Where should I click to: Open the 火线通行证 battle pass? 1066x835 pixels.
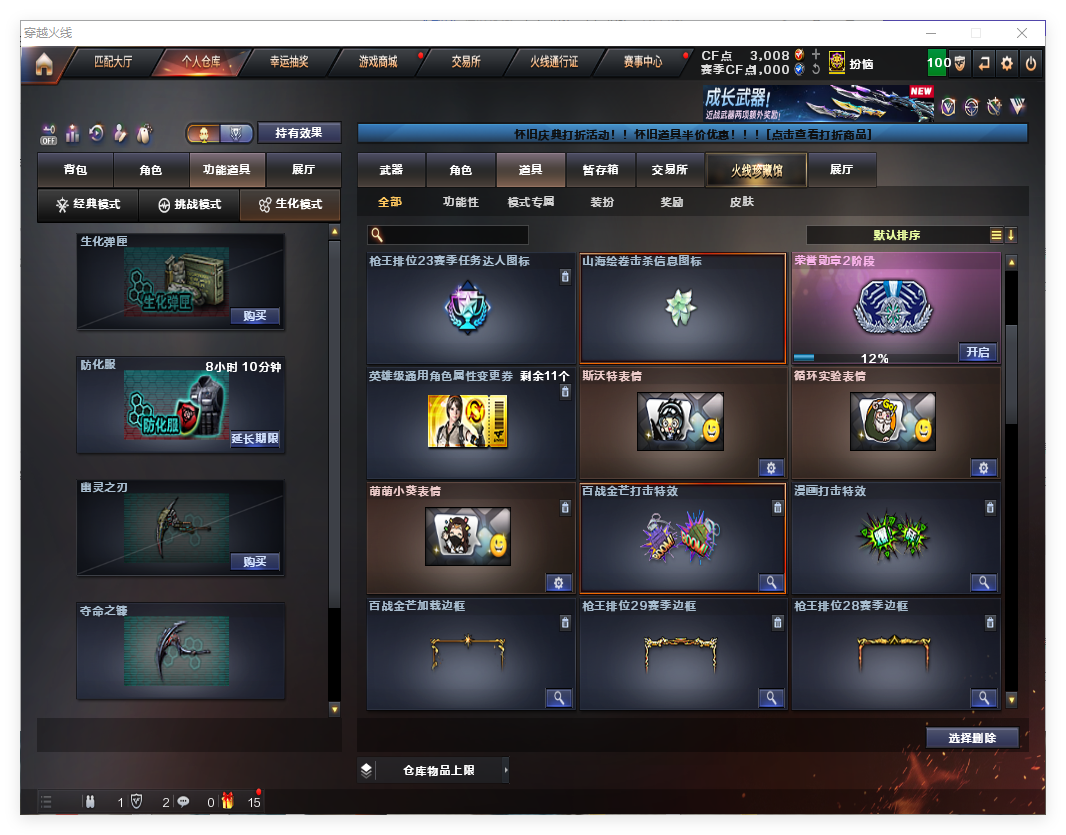point(554,62)
